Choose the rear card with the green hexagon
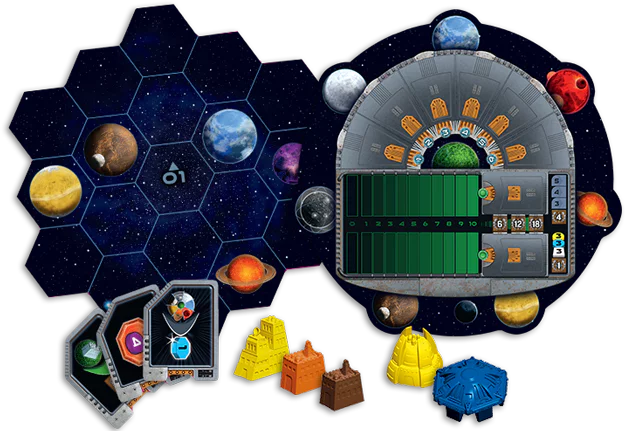This screenshot has width=625, height=431. (x=87, y=356)
